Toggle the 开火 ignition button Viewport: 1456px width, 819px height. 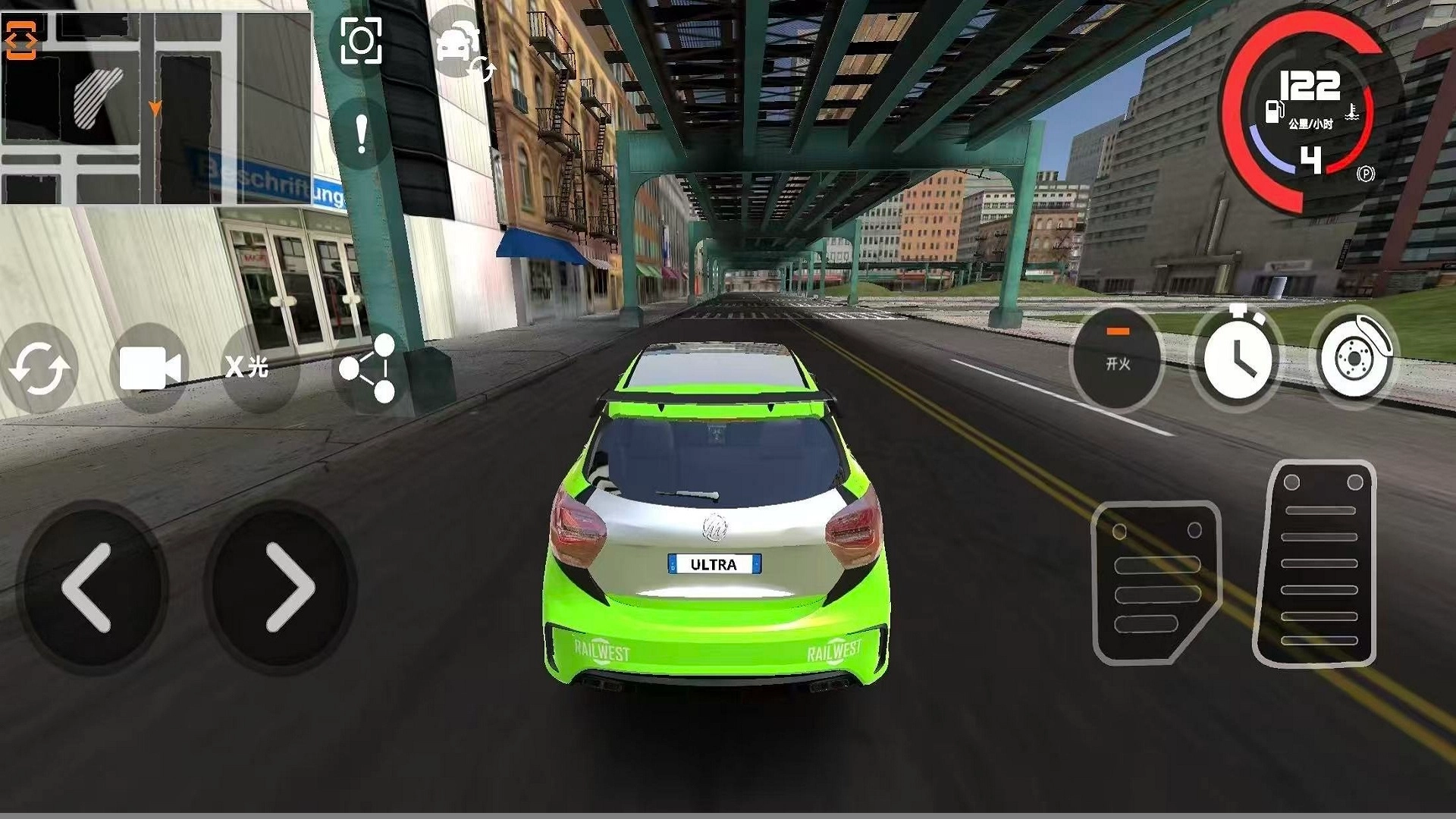(x=1117, y=359)
